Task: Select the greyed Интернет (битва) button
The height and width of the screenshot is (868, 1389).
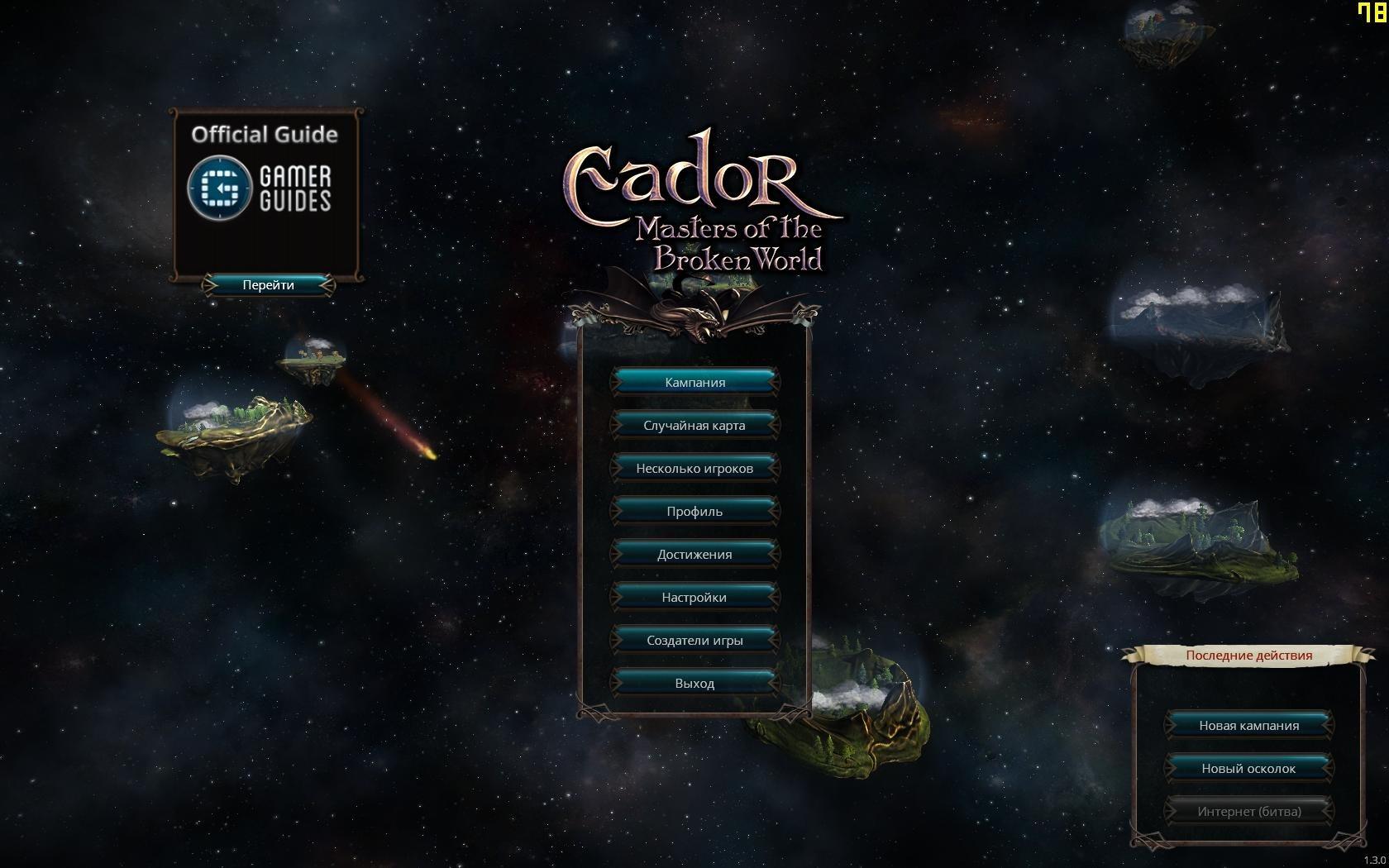Action: pyautogui.click(x=1248, y=811)
